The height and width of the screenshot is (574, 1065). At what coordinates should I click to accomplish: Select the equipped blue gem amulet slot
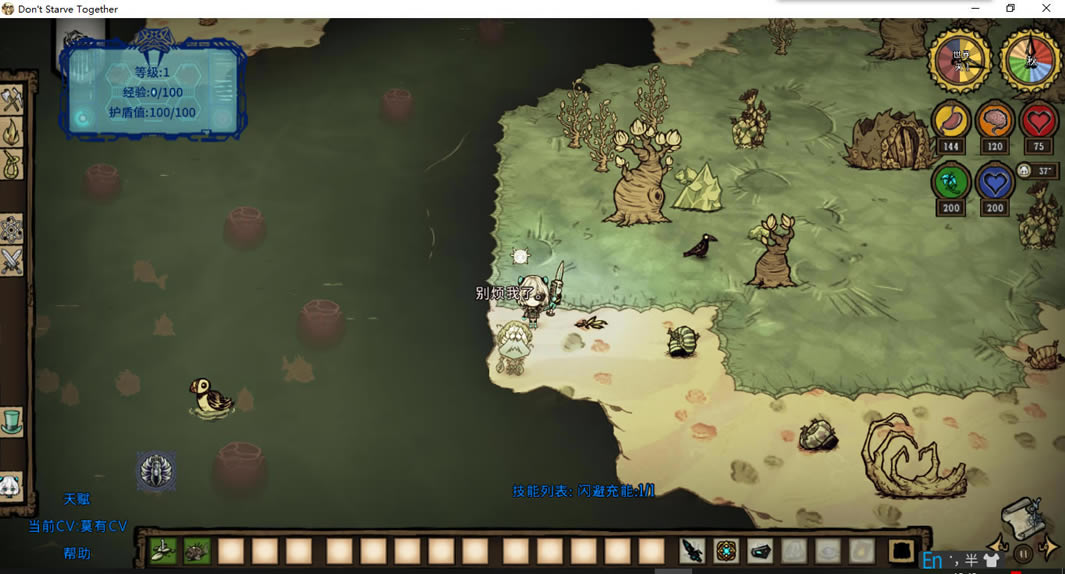[727, 551]
